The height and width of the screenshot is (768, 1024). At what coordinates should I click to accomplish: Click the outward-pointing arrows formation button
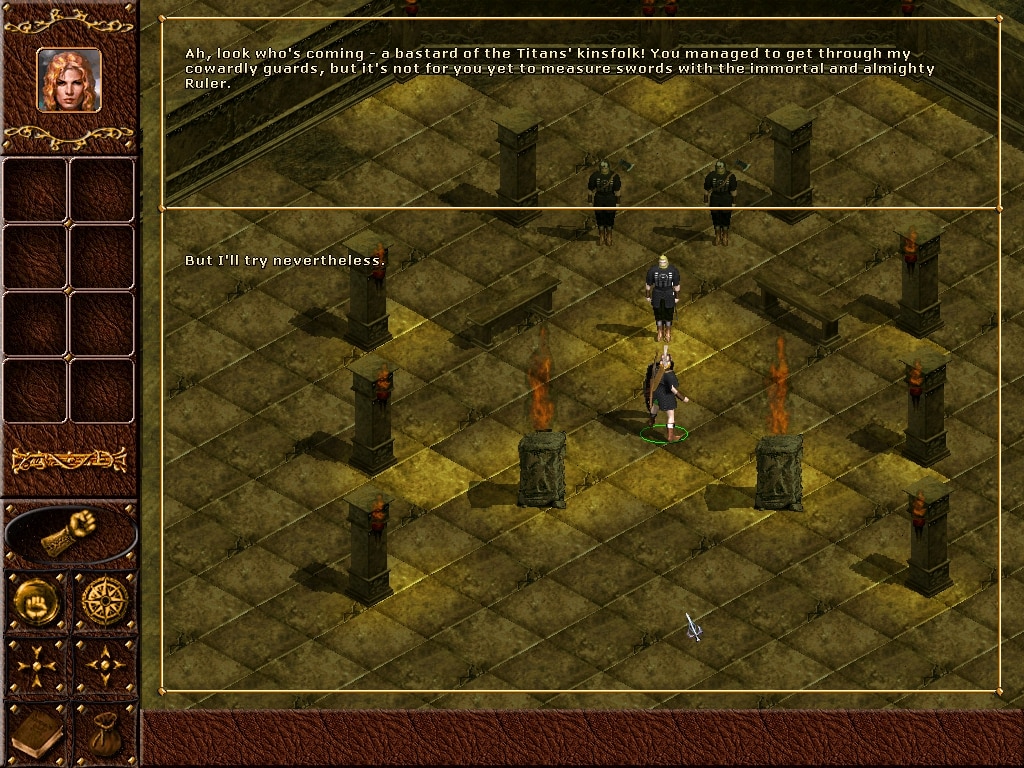click(105, 665)
